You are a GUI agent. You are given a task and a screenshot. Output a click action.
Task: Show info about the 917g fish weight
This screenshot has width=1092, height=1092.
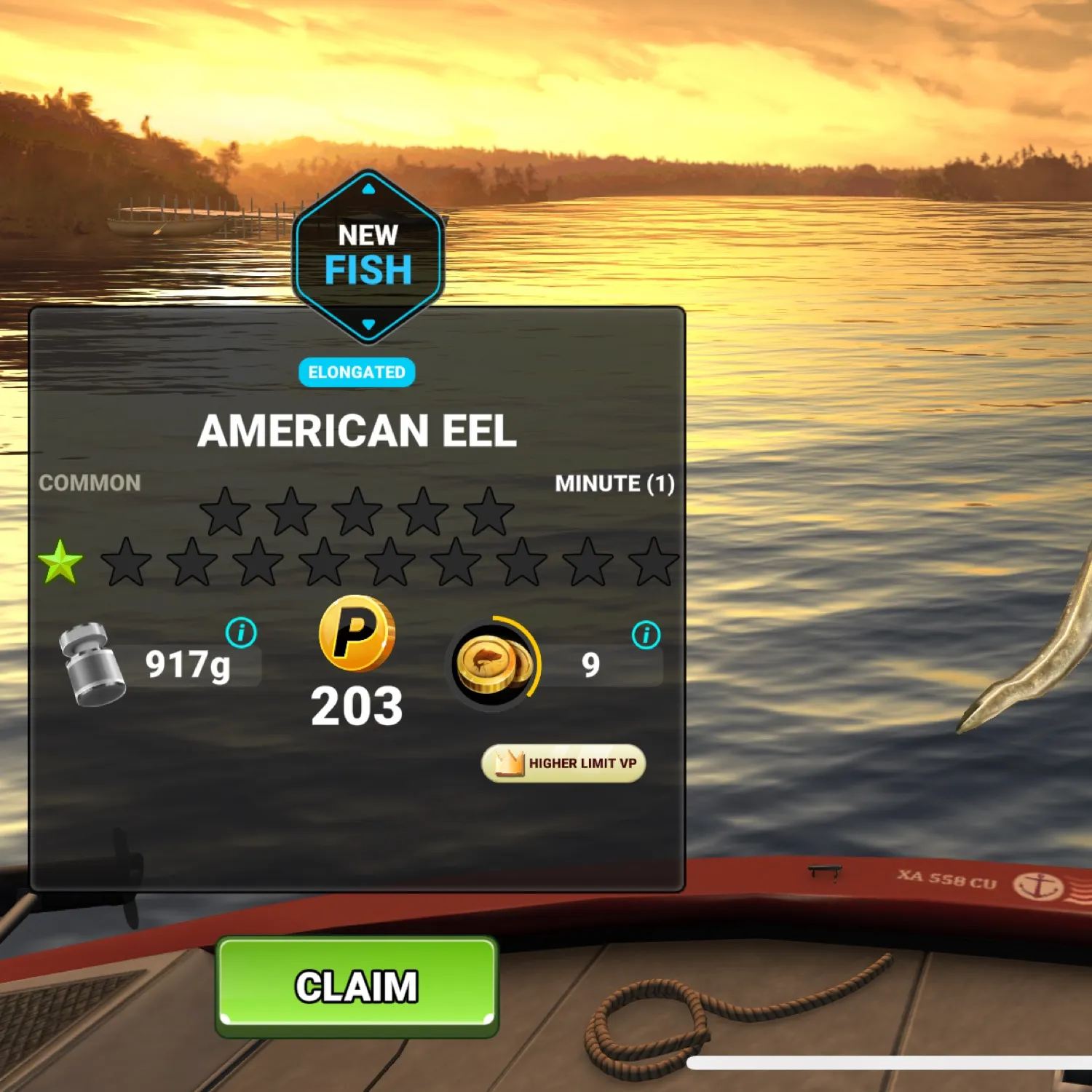(241, 633)
